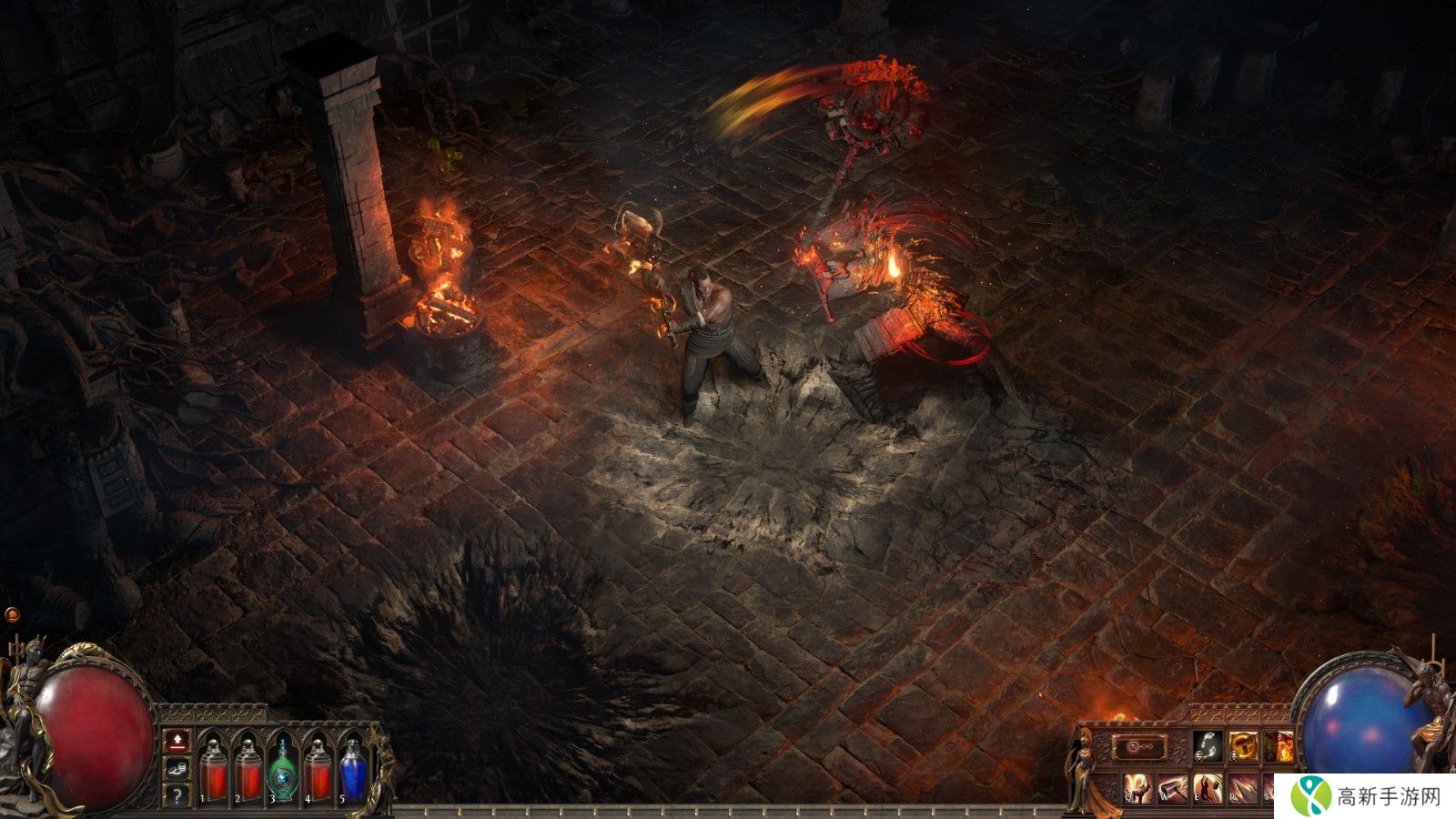Activate the Q skill icon

[1137, 788]
